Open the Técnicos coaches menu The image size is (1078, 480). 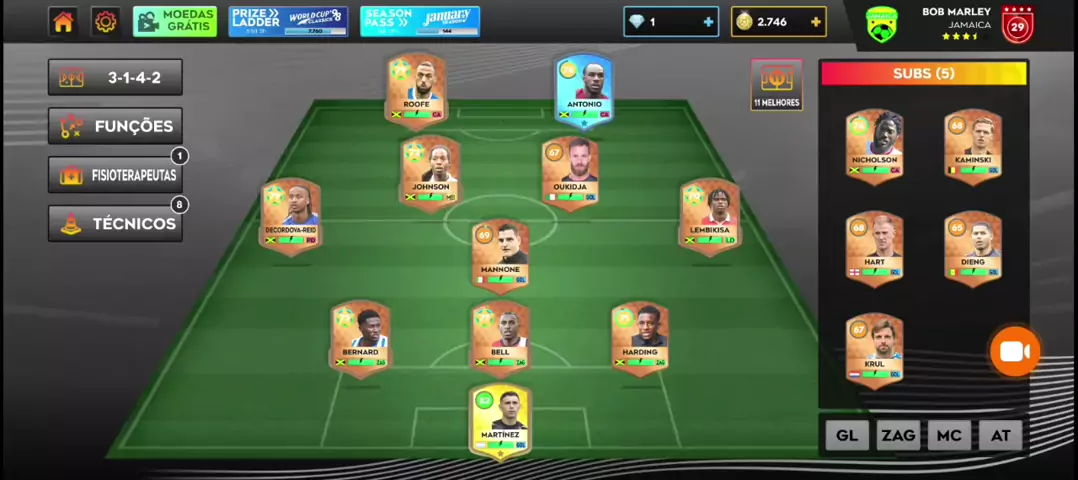point(115,223)
